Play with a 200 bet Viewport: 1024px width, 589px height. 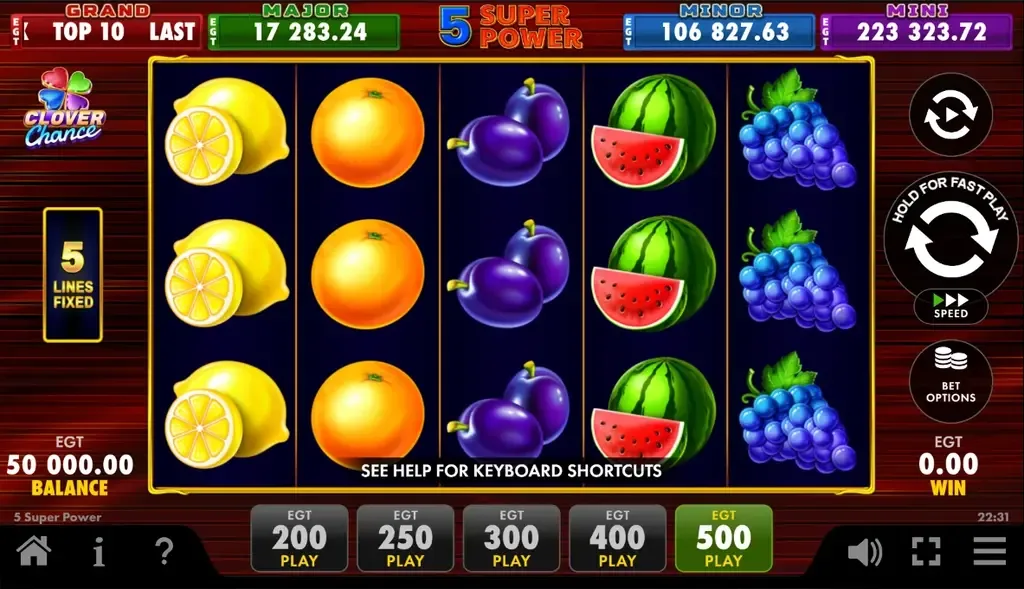click(x=299, y=539)
